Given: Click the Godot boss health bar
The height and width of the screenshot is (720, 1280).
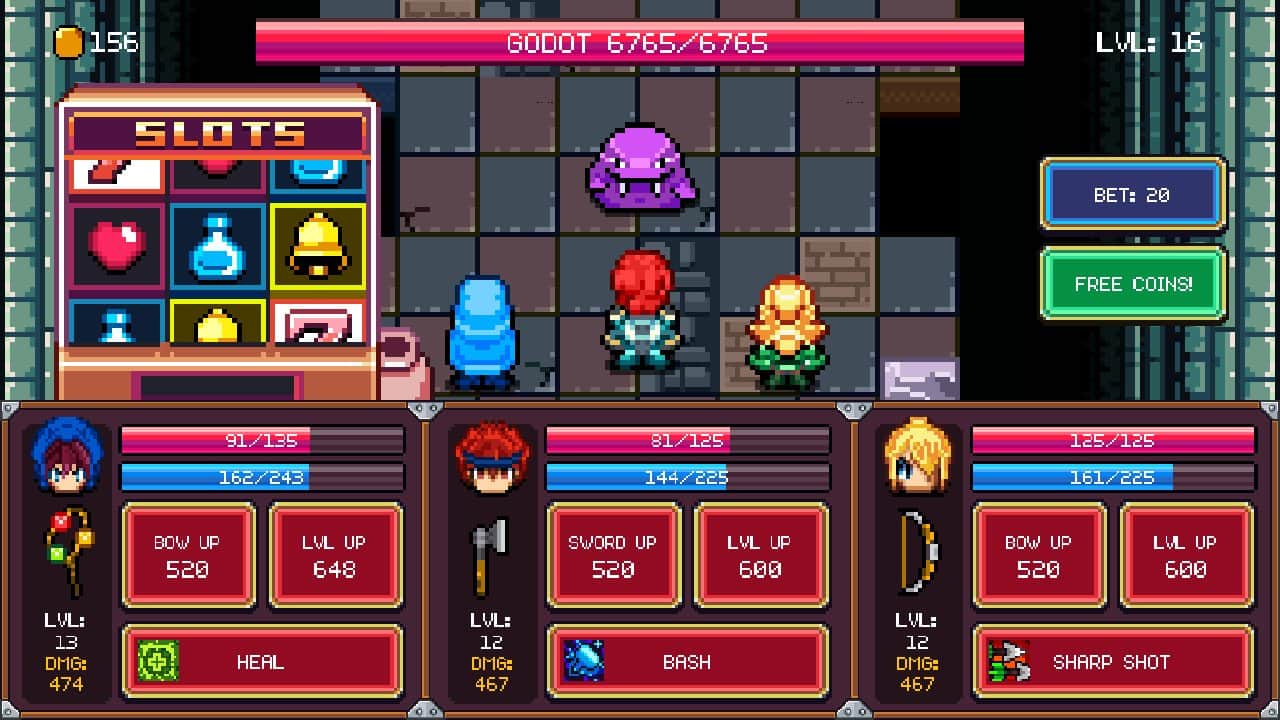Looking at the screenshot, I should point(640,40).
